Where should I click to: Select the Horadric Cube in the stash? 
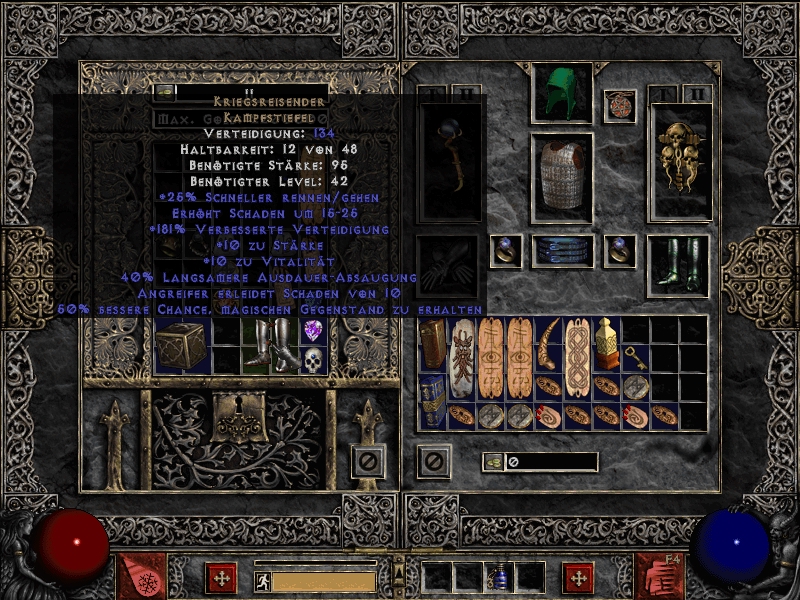pyautogui.click(x=181, y=347)
